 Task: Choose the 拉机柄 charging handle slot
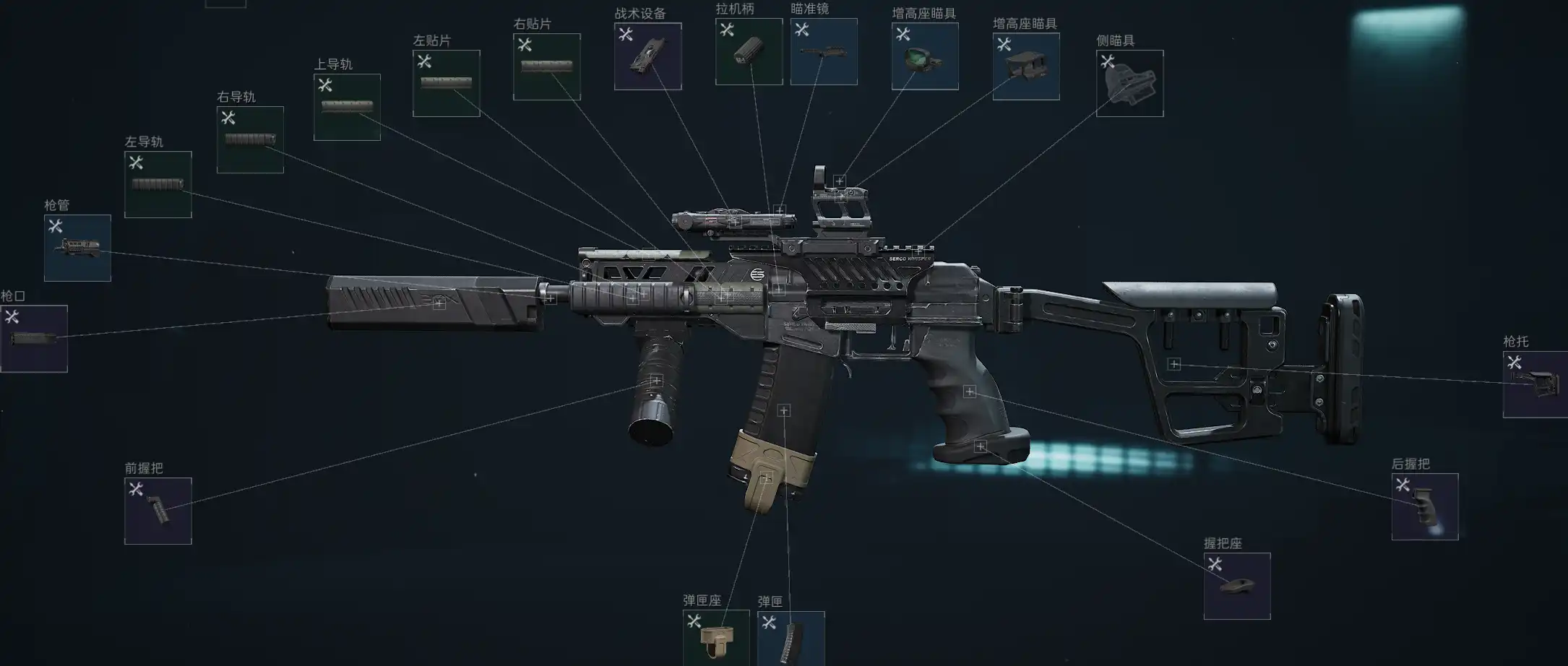tap(749, 52)
